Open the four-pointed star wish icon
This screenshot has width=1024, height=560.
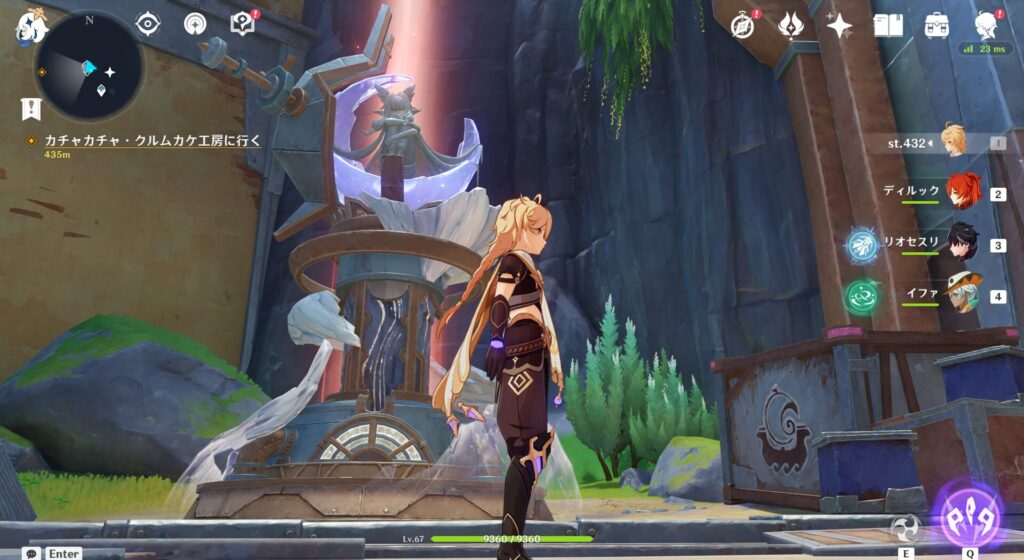pos(839,25)
